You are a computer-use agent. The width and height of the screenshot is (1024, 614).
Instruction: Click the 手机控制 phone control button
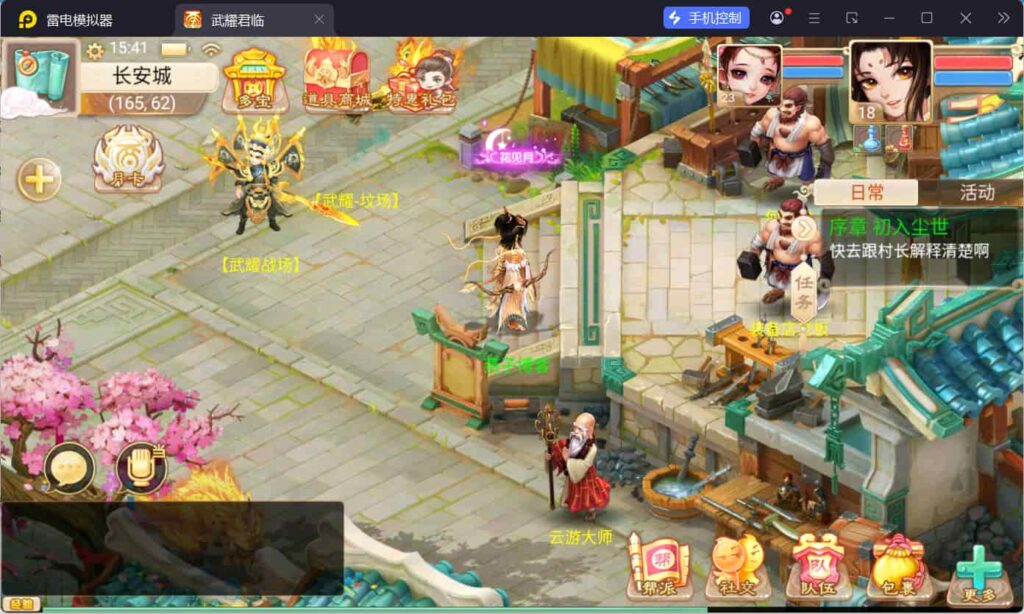(706, 19)
